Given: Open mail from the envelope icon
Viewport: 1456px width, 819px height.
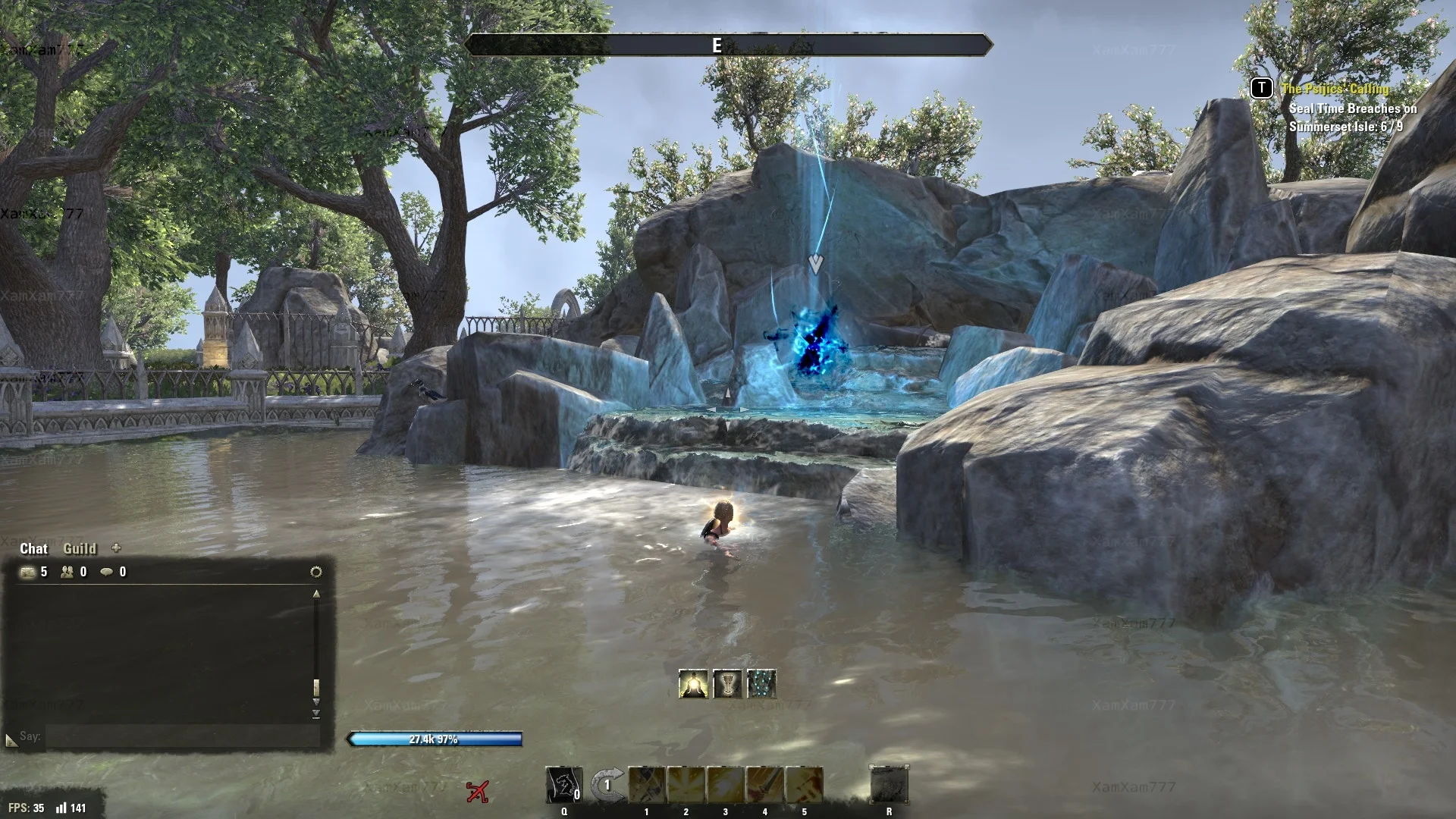Looking at the screenshot, I should point(28,572).
